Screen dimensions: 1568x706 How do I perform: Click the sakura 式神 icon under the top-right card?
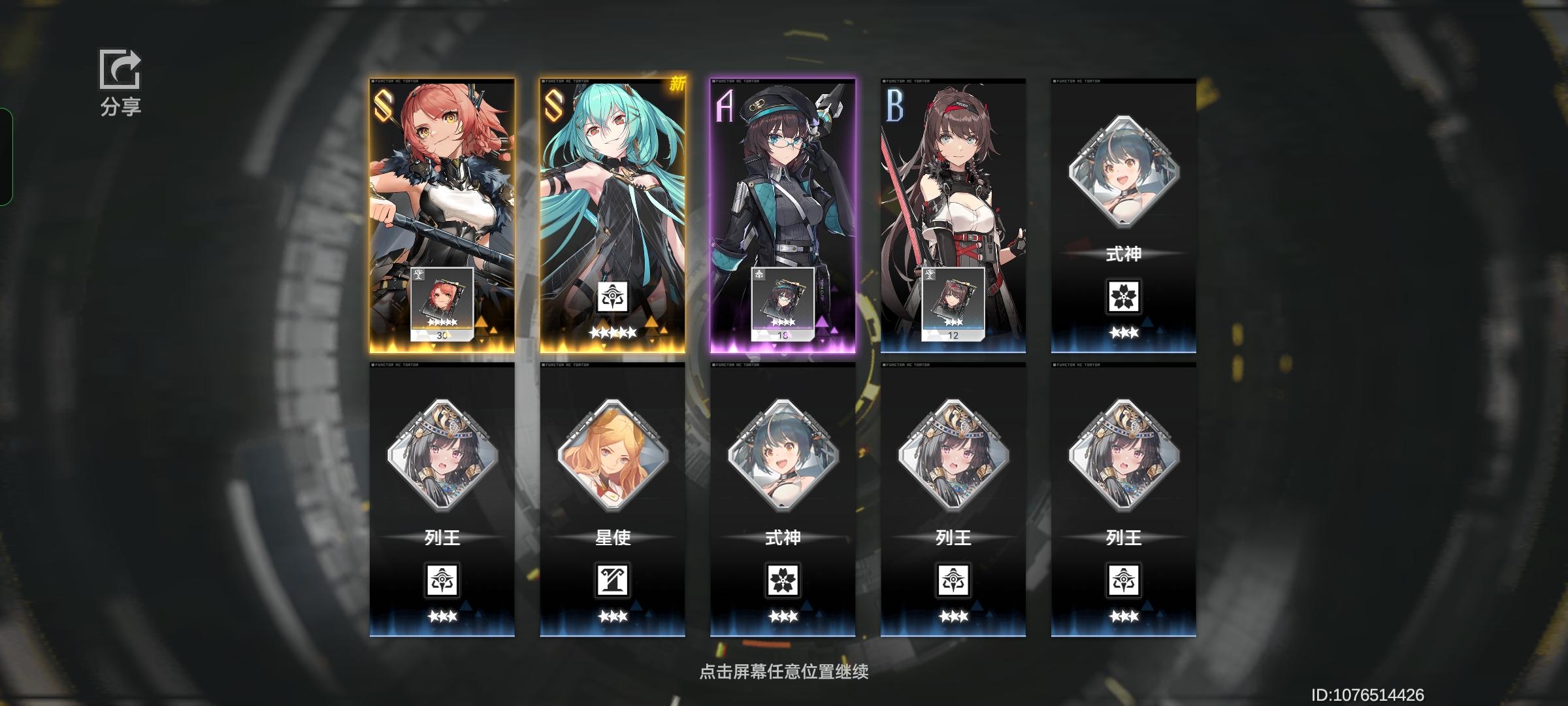pyautogui.click(x=1122, y=295)
